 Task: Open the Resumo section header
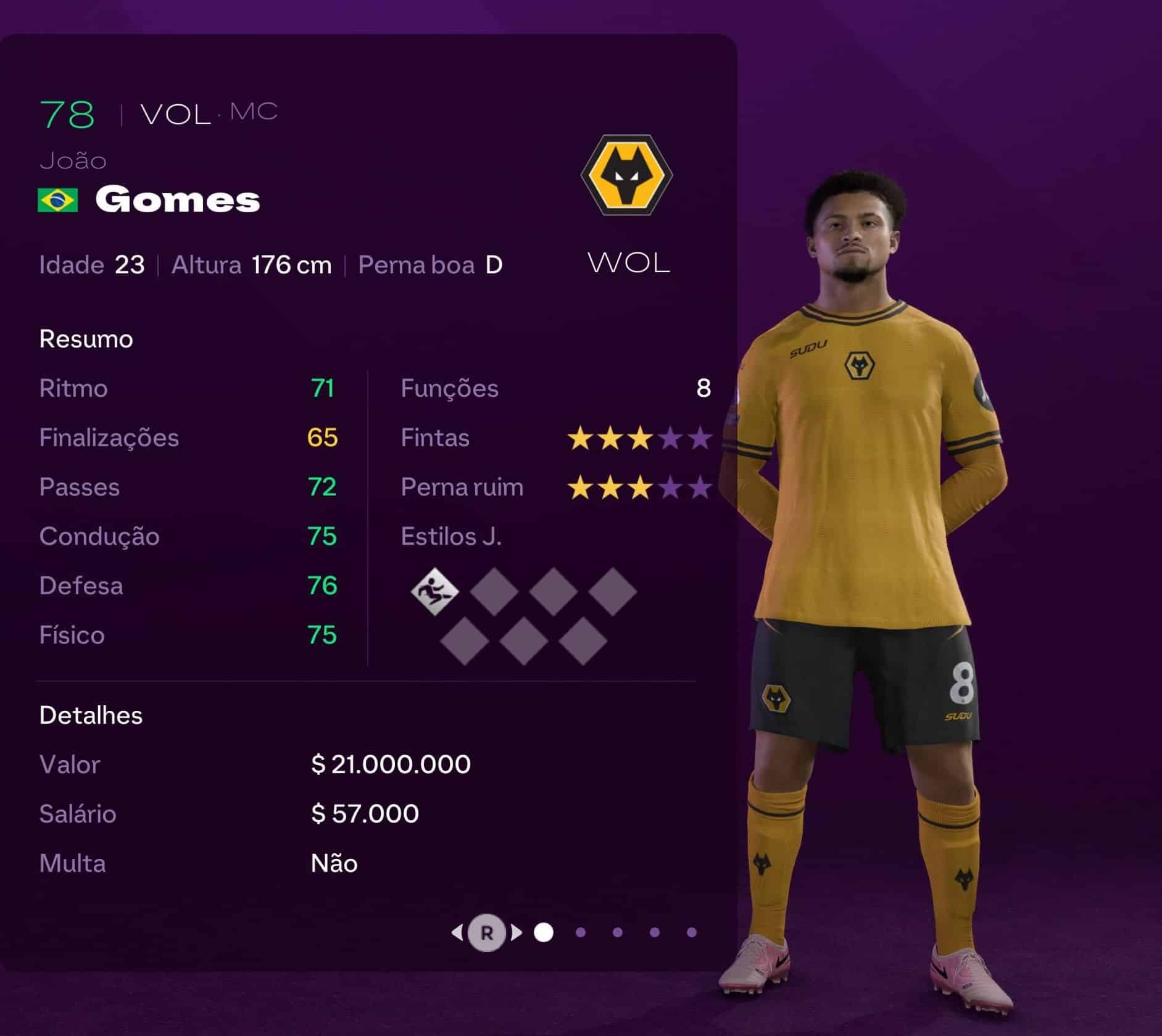85,338
